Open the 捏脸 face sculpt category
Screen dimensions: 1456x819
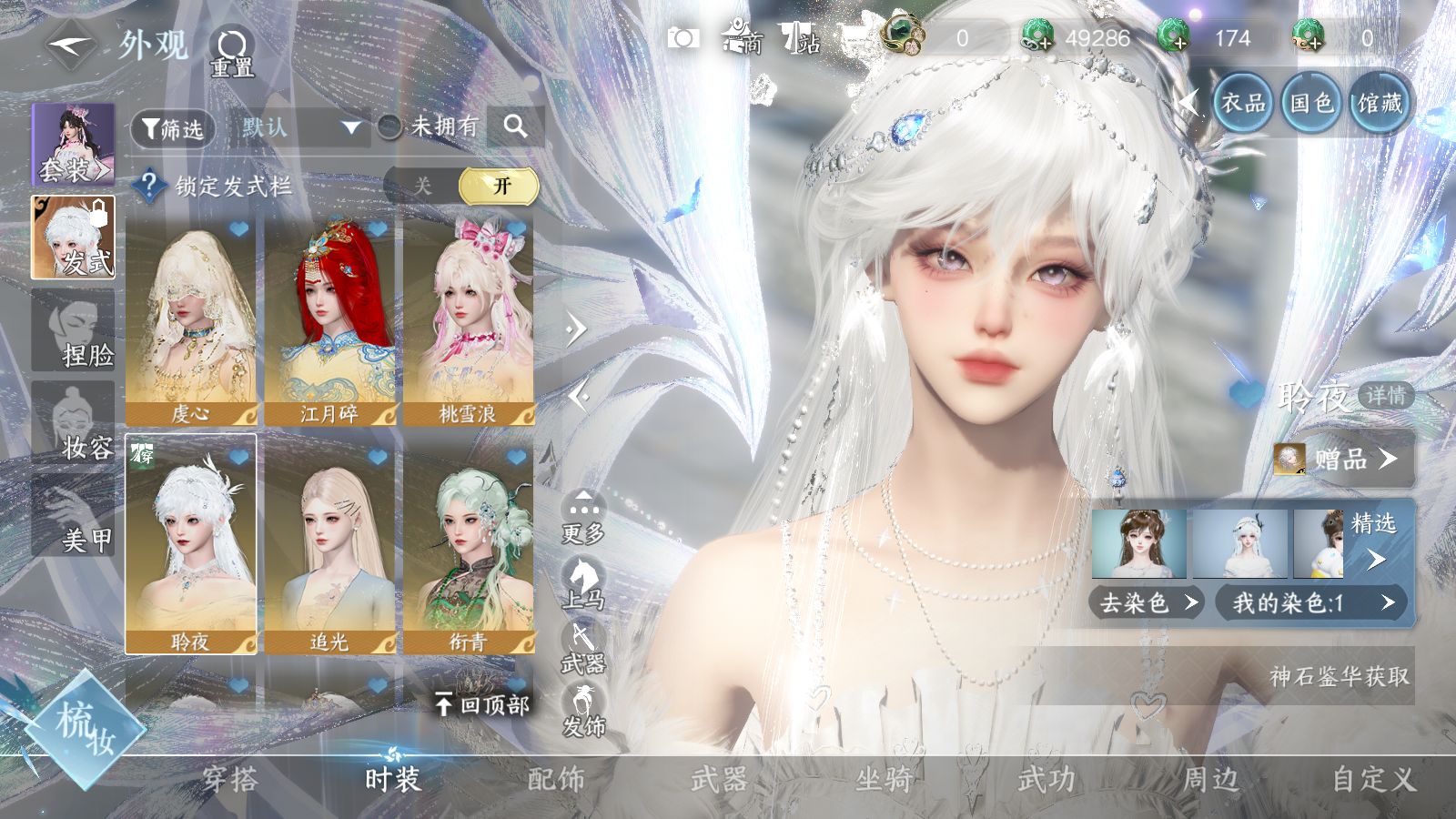tap(75, 330)
